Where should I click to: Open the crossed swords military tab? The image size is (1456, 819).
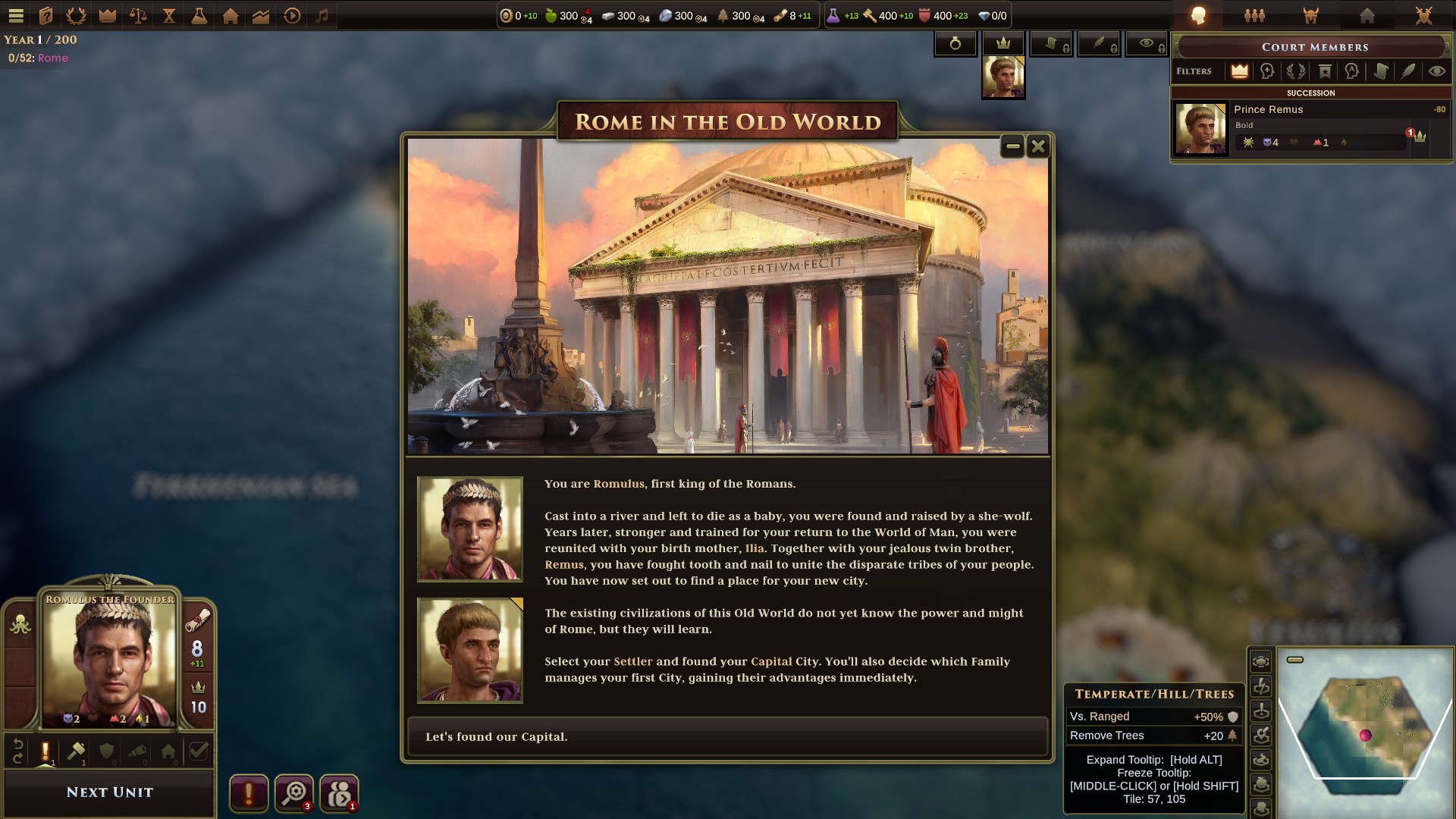pyautogui.click(x=1423, y=15)
